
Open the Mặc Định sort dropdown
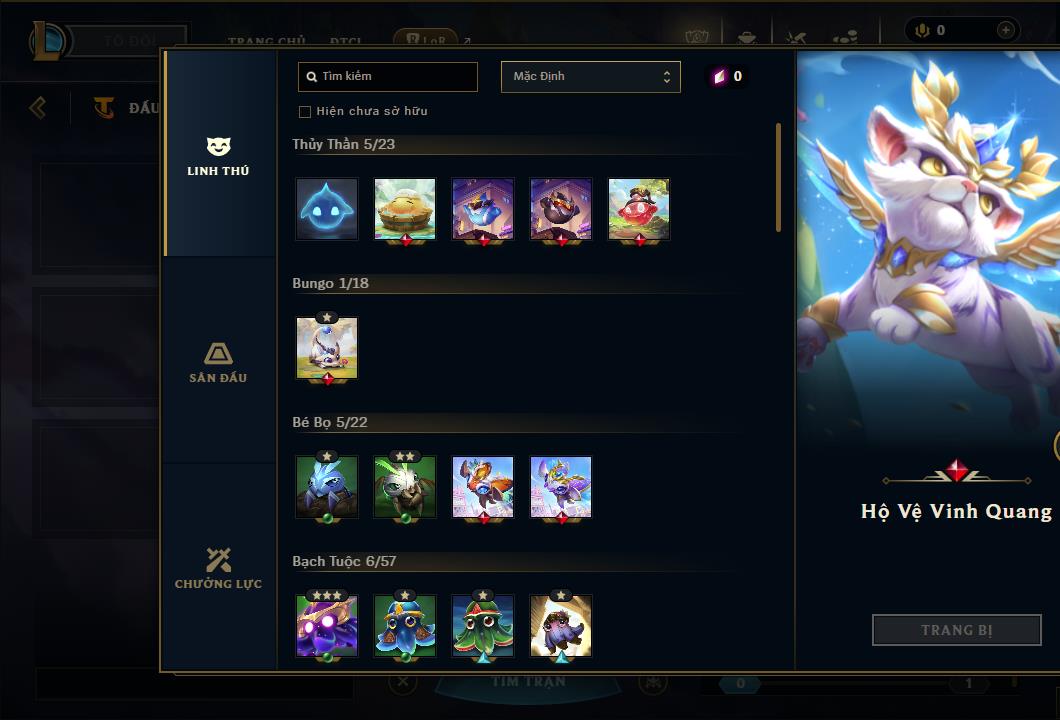click(590, 77)
